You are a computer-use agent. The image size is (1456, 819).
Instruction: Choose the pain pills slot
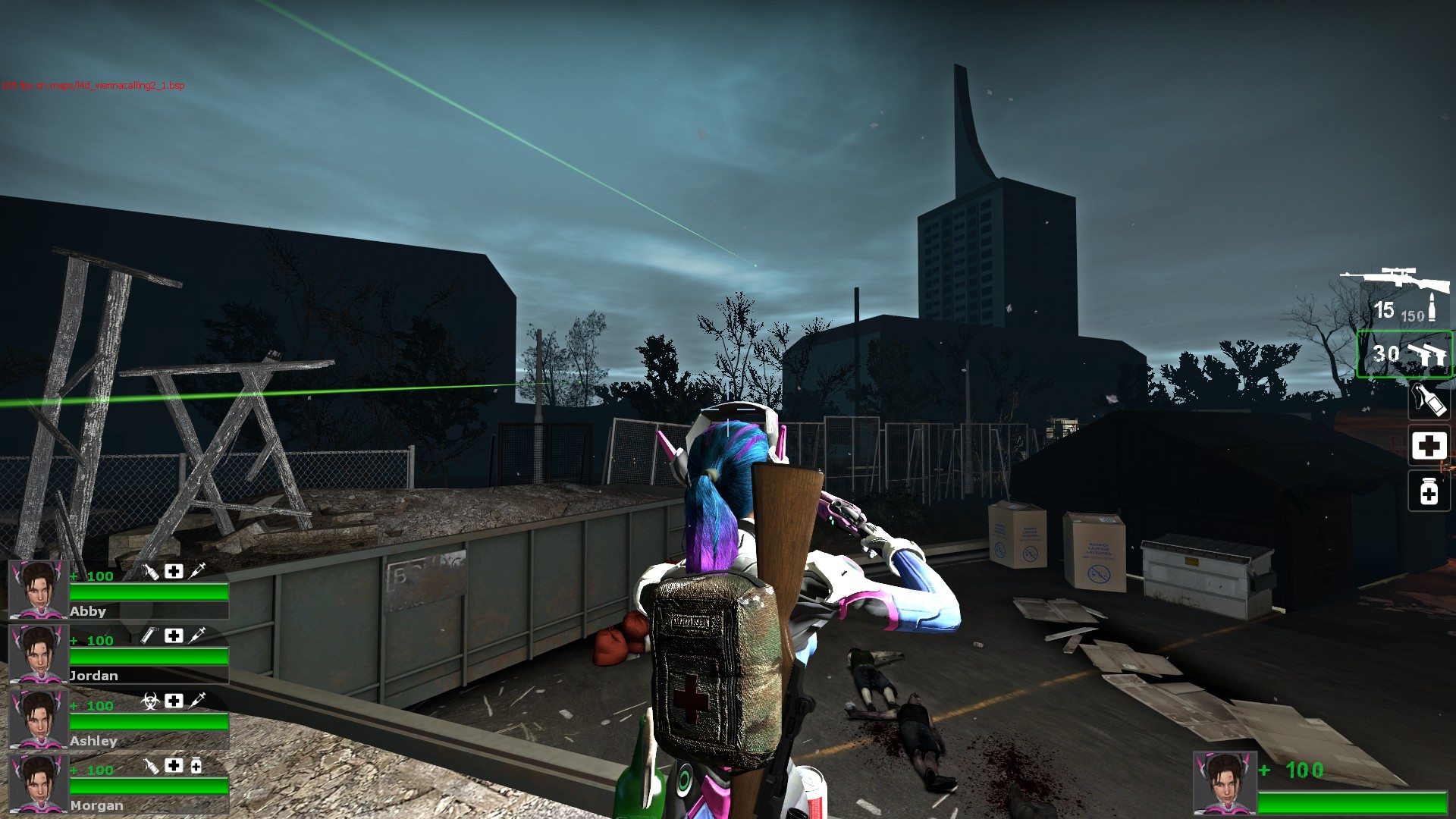click(1429, 491)
